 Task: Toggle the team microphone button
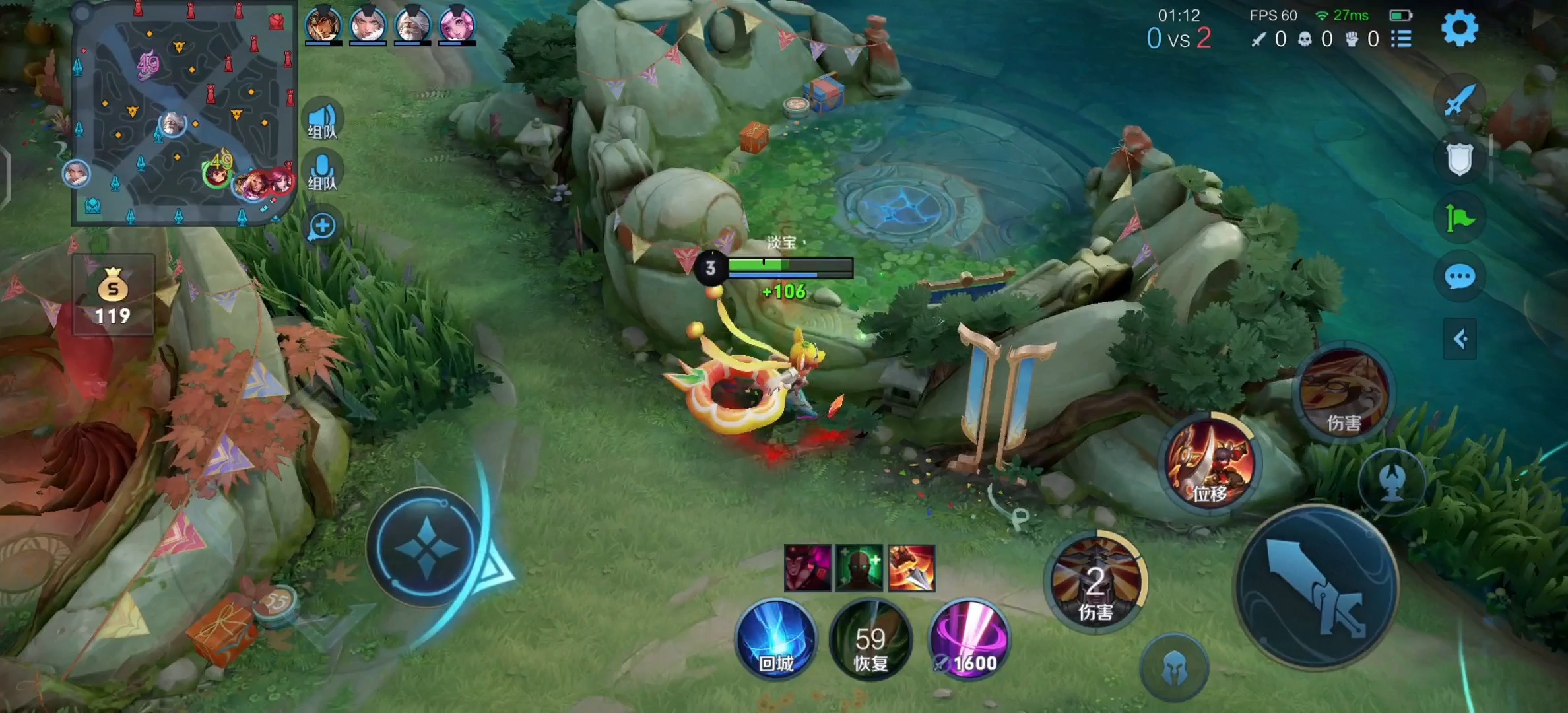[322, 172]
